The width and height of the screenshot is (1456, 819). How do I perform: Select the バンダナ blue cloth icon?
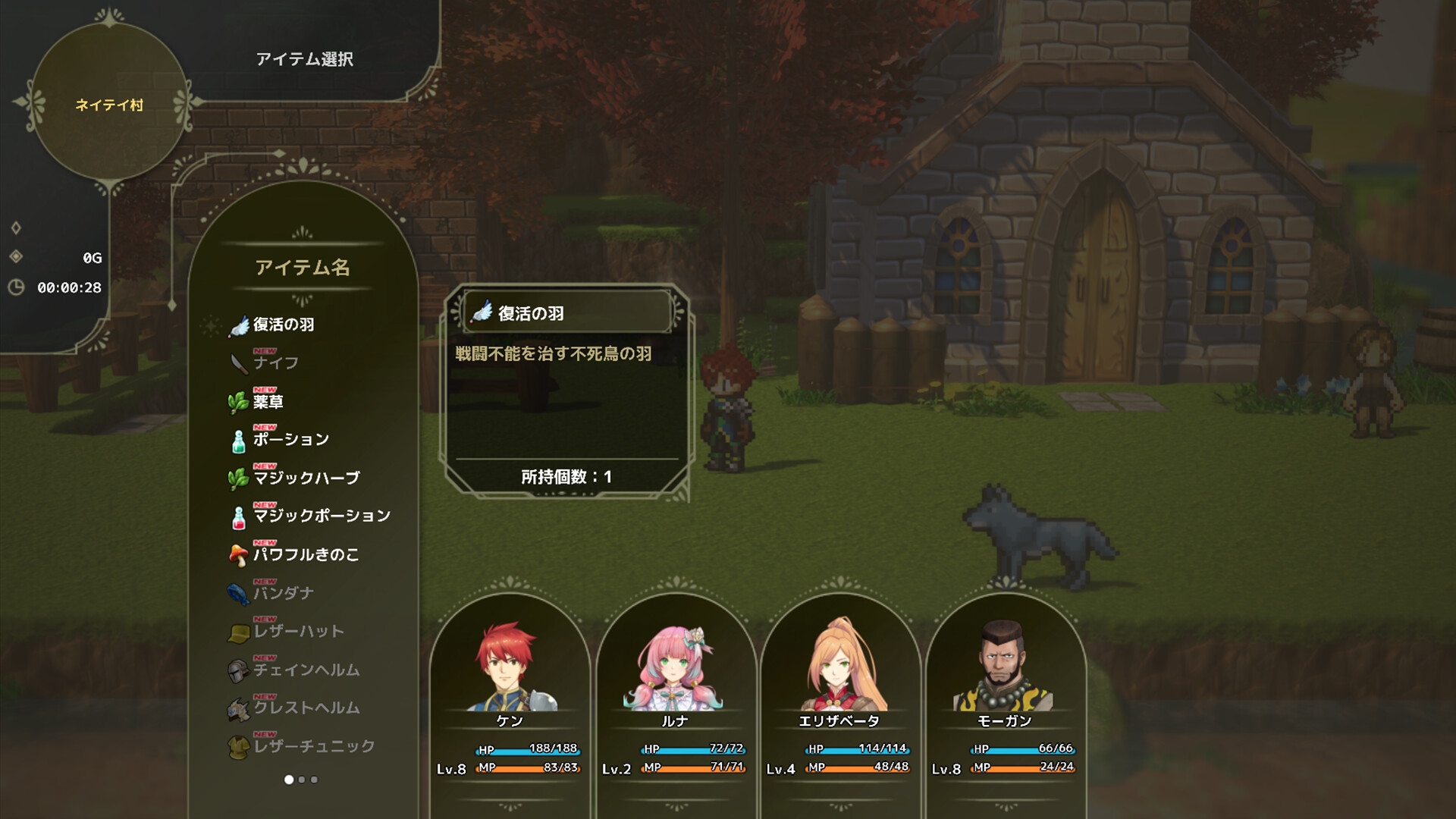pos(239,593)
